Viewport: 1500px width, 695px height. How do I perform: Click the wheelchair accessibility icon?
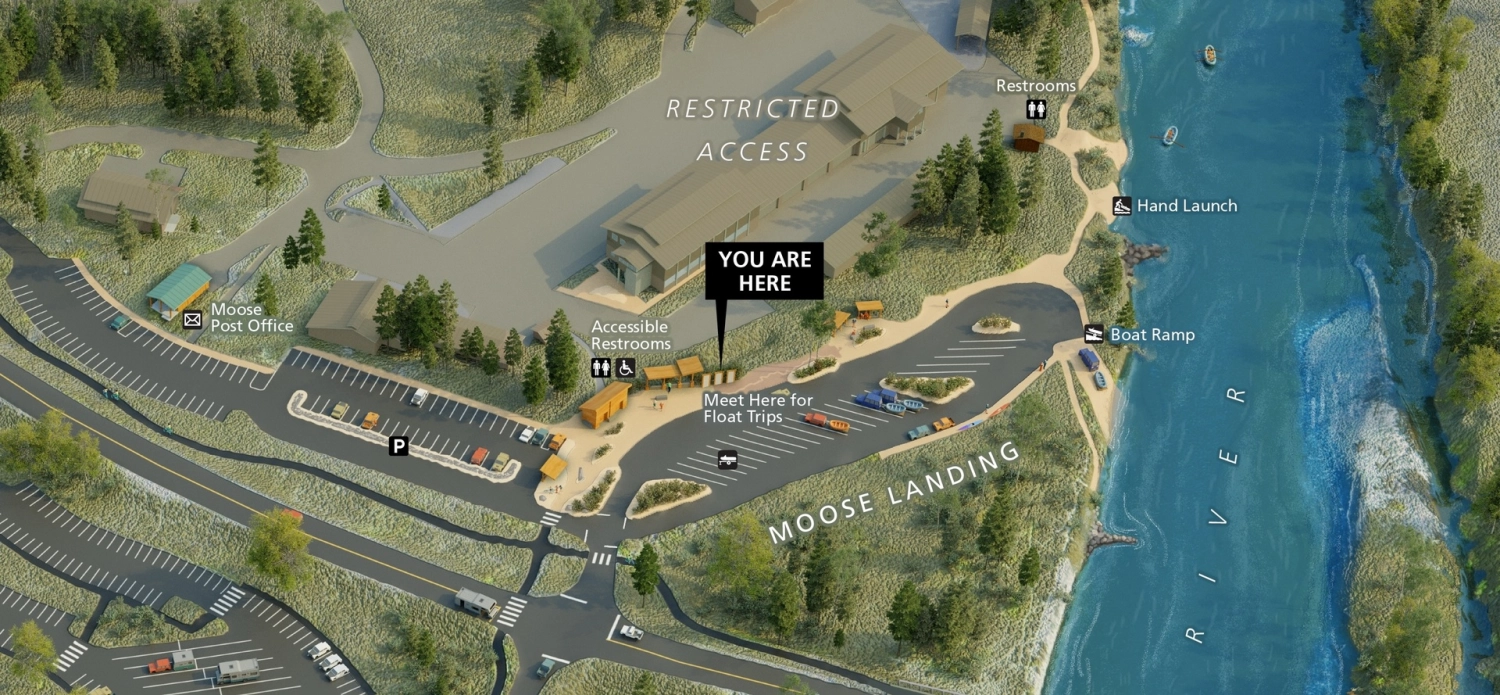click(x=625, y=367)
